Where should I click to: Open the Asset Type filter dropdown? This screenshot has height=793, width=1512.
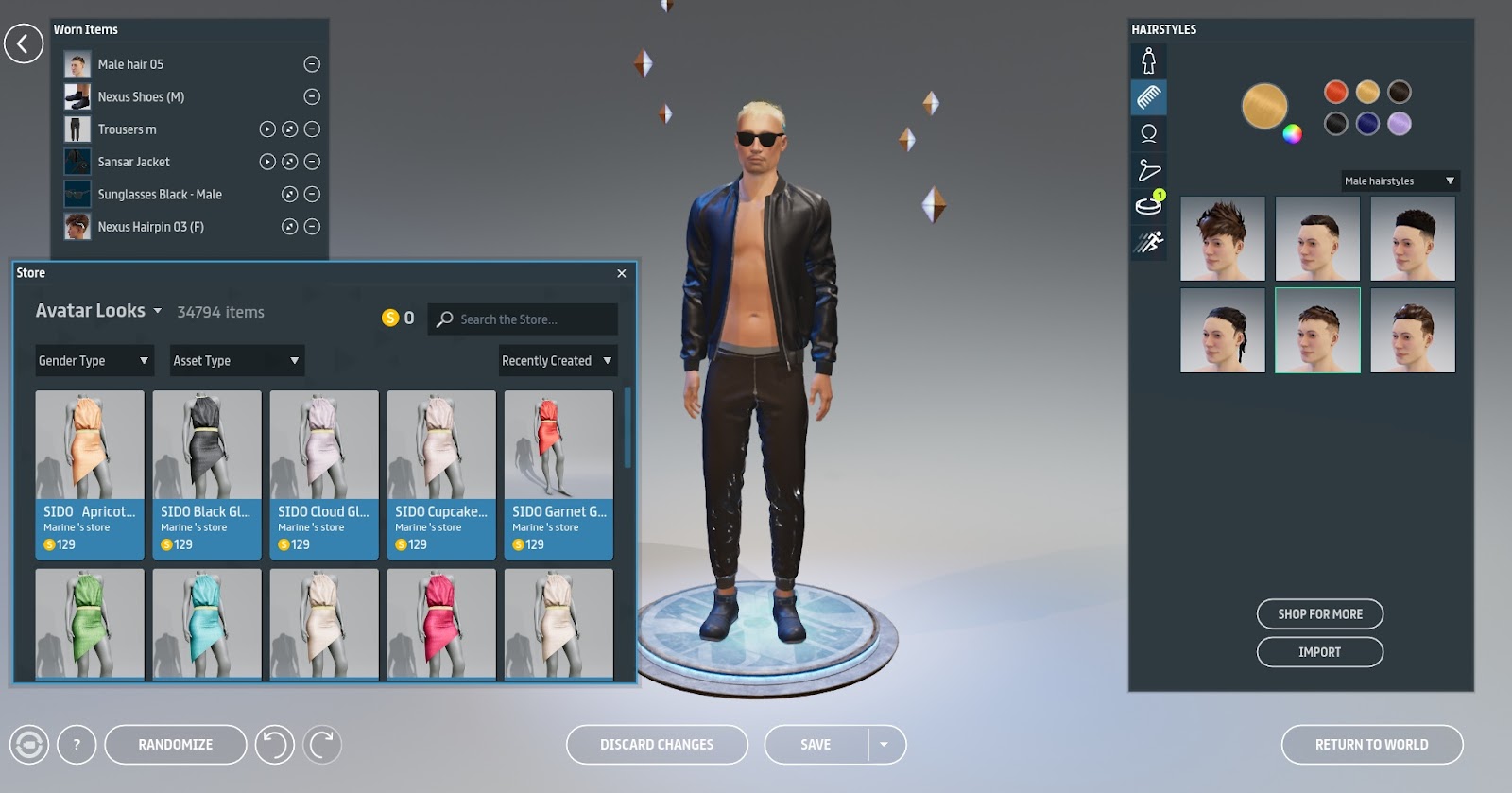[x=236, y=361]
